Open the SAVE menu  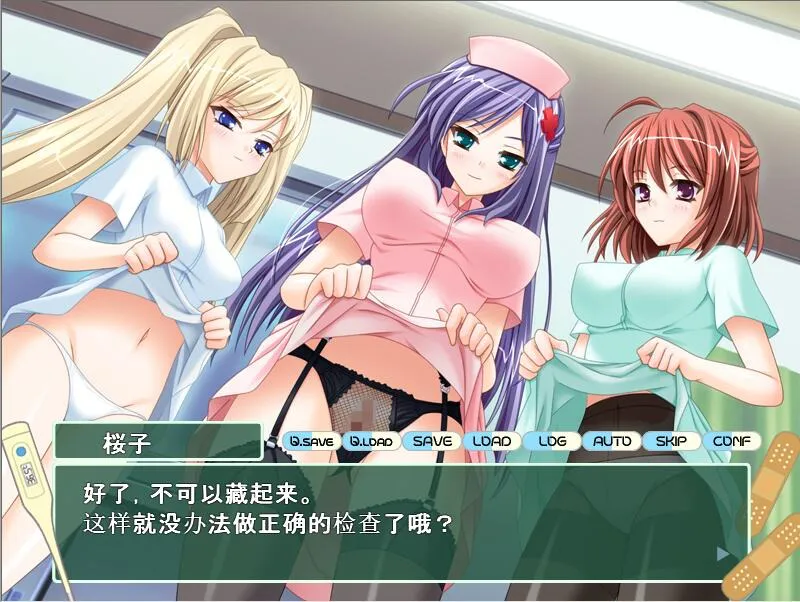[x=432, y=441]
